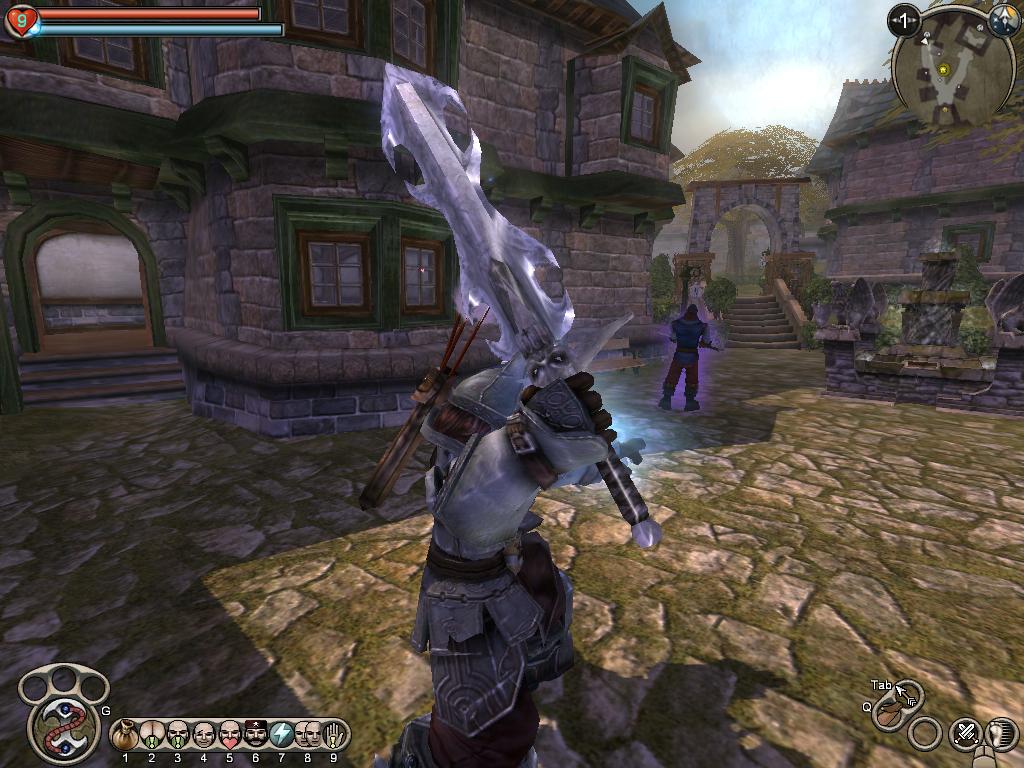
Task: Activate the heart flirt expression in slot 5
Action: pyautogui.click(x=229, y=735)
